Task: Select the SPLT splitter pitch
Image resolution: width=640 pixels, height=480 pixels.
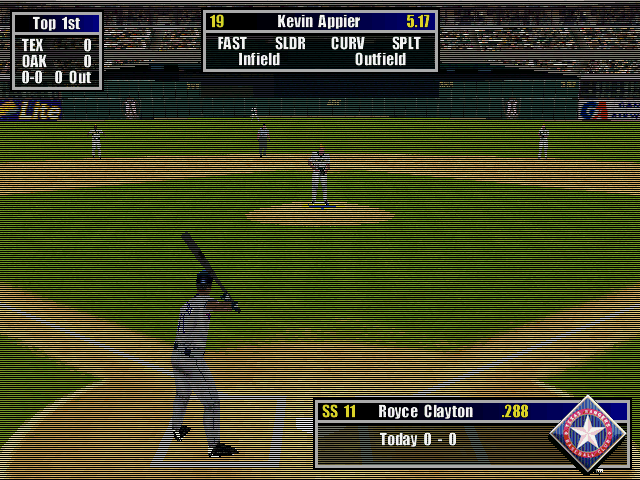Action: click(406, 44)
